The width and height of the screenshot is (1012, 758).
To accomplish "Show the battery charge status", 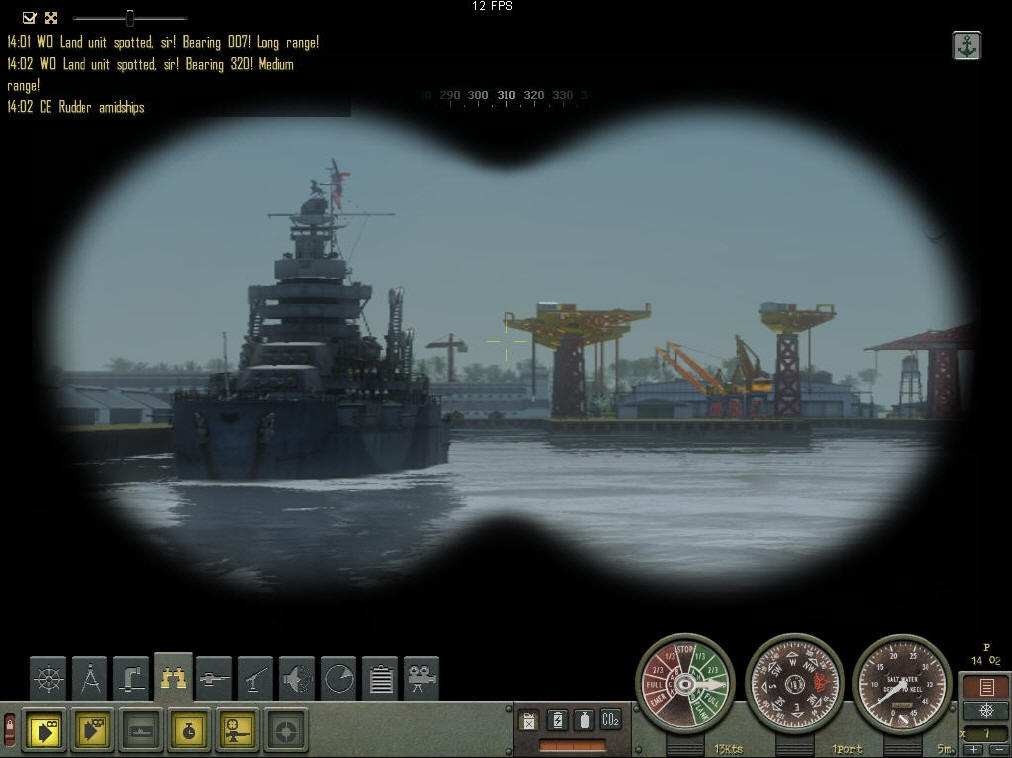I will (x=558, y=719).
